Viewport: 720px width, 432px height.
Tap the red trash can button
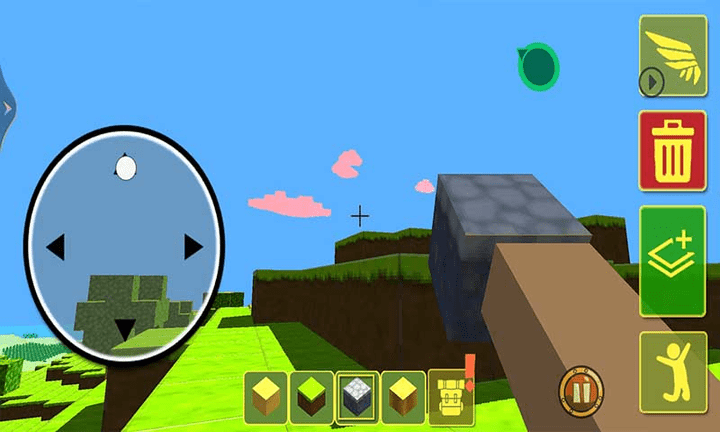point(673,150)
